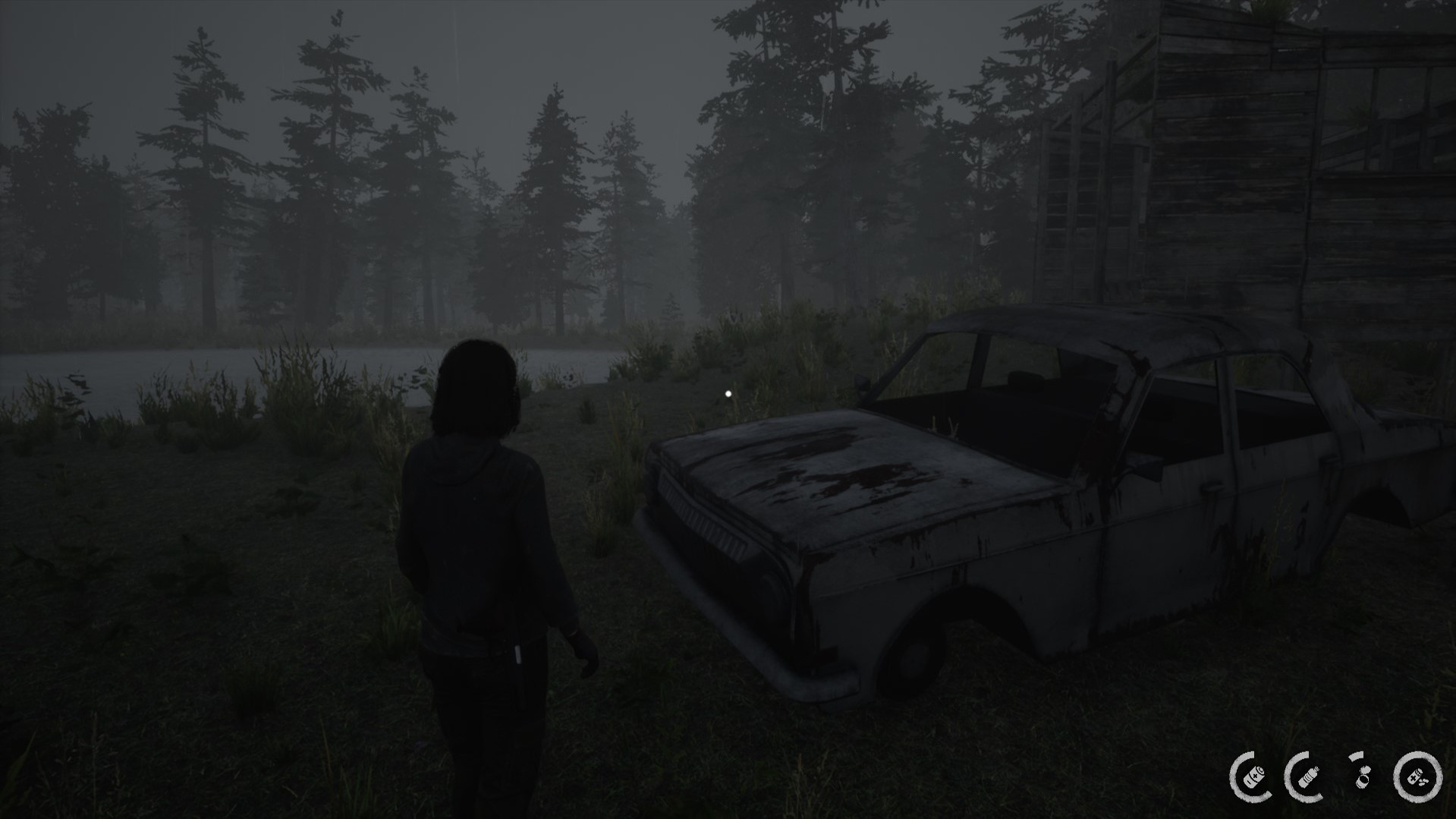Select the water bottle thirst icon
Viewport: 1456px width, 819px height.
tap(1310, 776)
